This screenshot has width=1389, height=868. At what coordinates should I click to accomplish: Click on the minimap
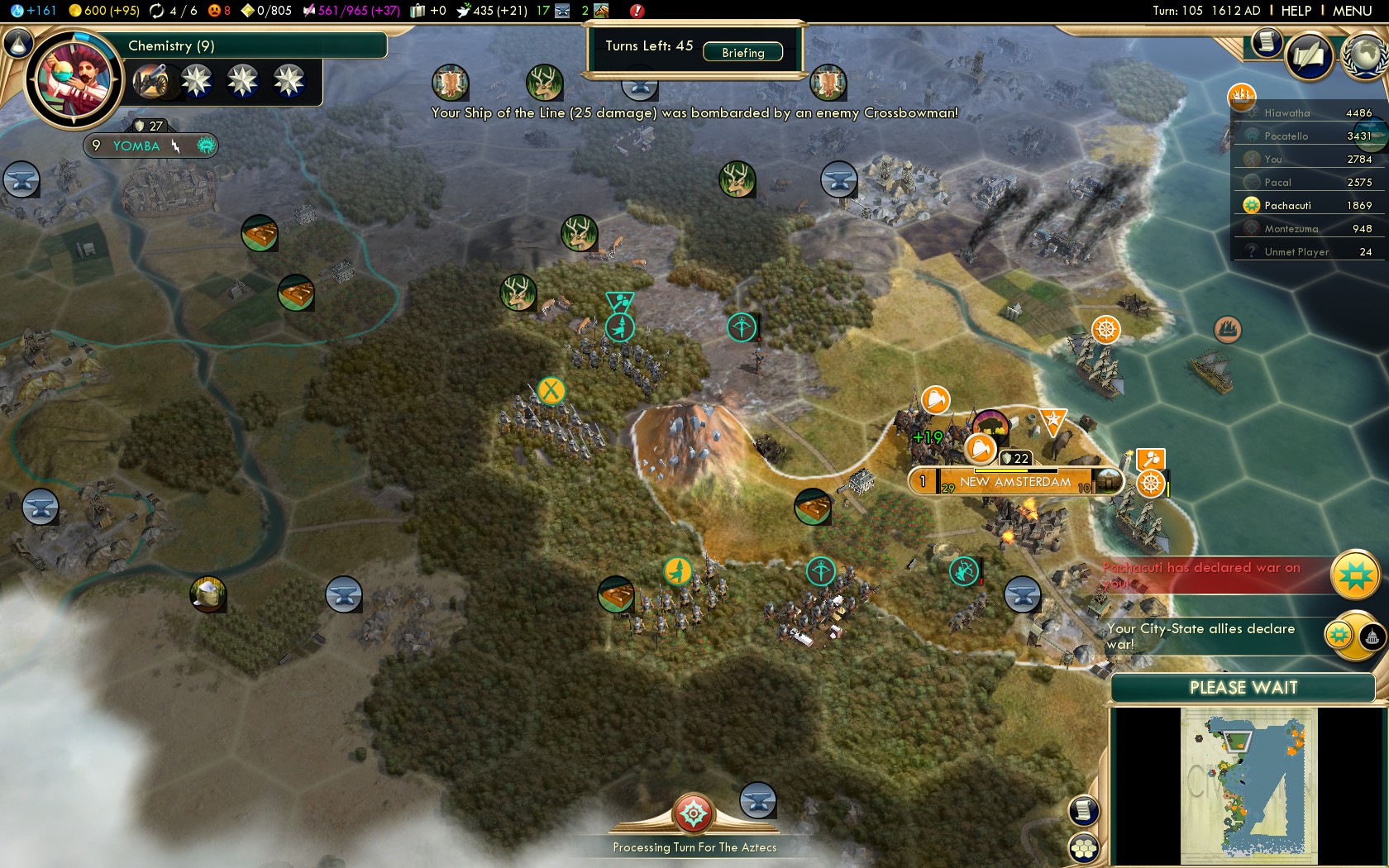(1248, 786)
